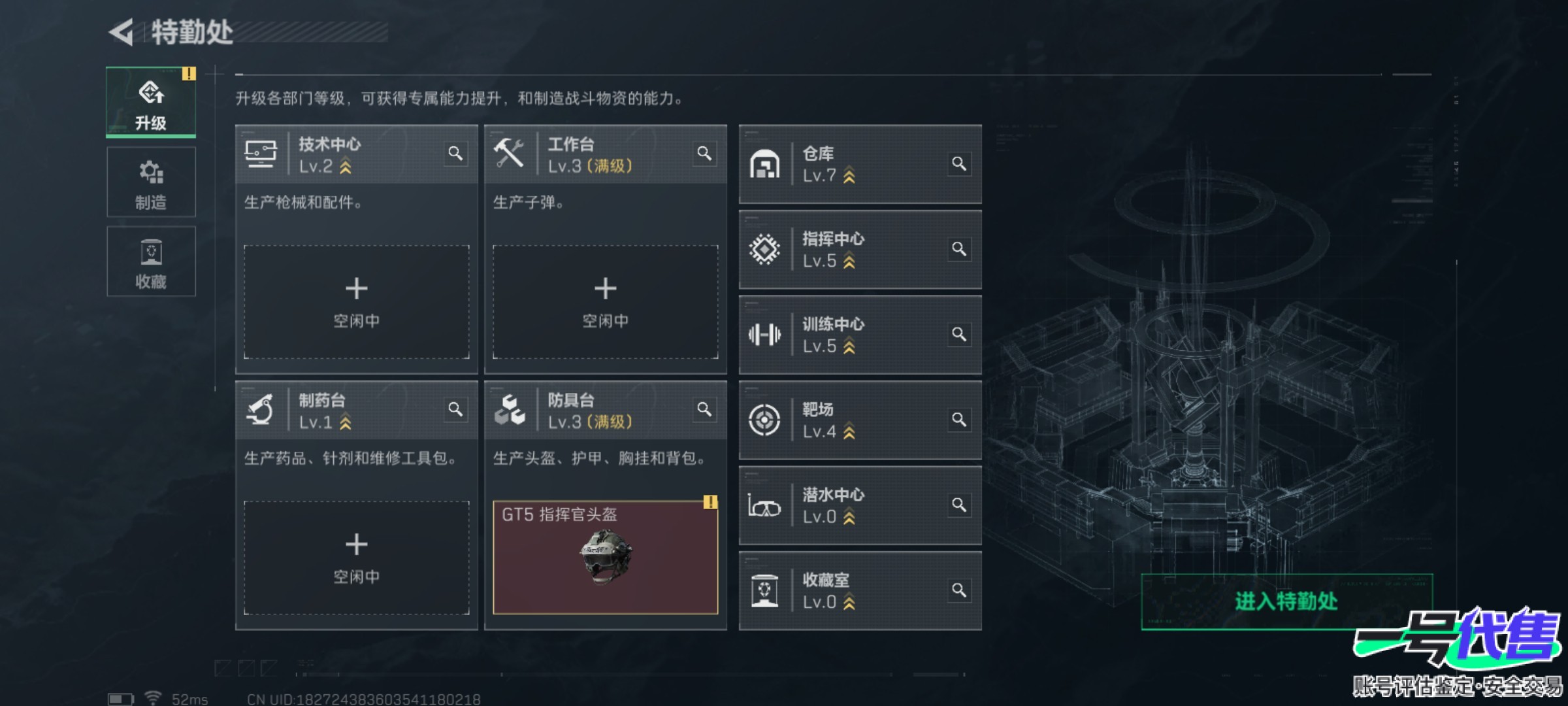View 工作台 details via magnifier icon
1568x706 pixels.
(704, 154)
